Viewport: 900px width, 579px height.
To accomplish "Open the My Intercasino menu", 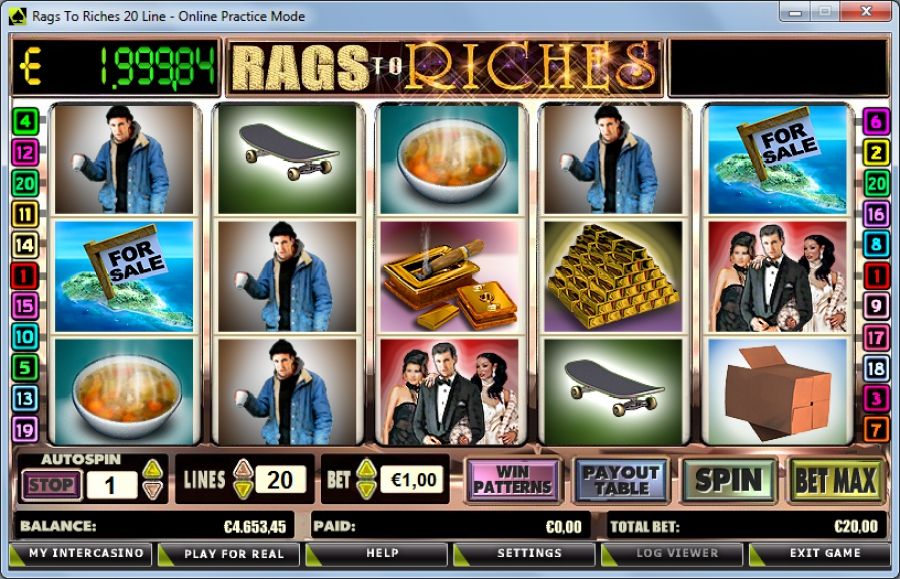I will (81, 553).
